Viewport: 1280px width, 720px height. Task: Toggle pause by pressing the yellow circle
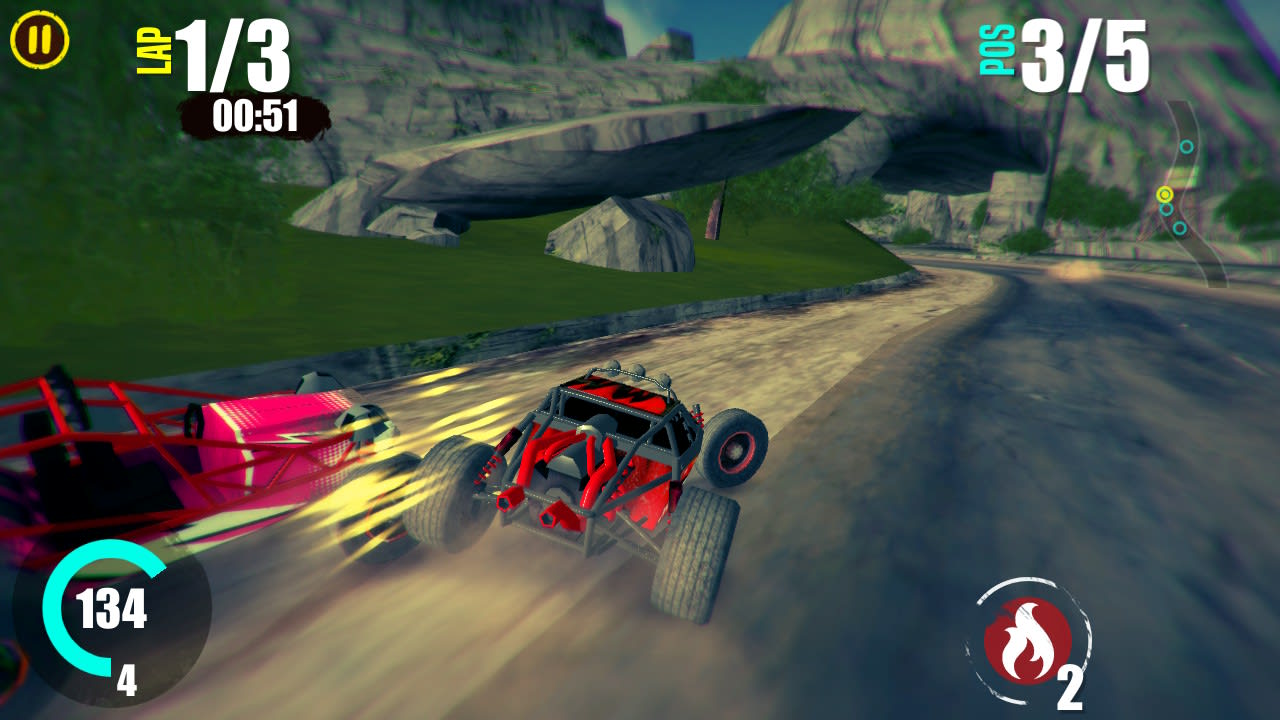(x=38, y=38)
